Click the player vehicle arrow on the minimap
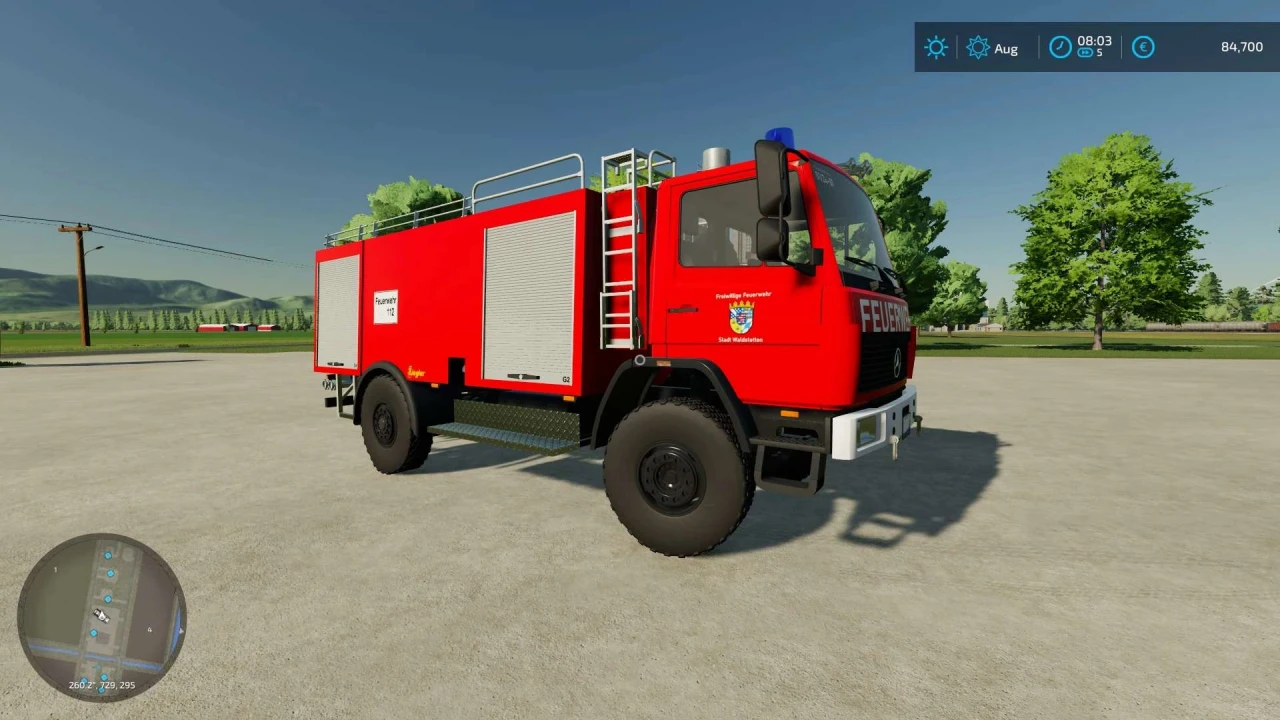 (x=101, y=615)
